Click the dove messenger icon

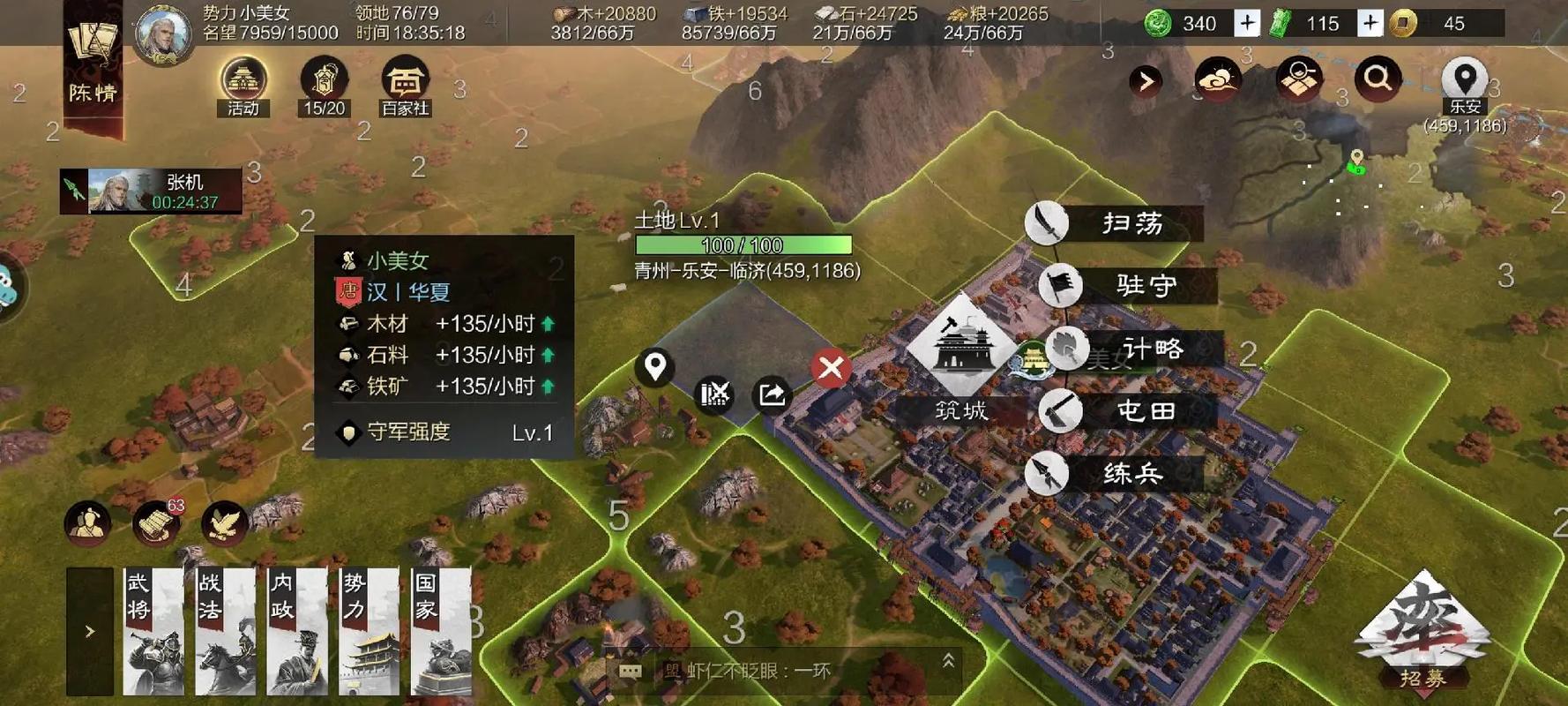click(223, 522)
